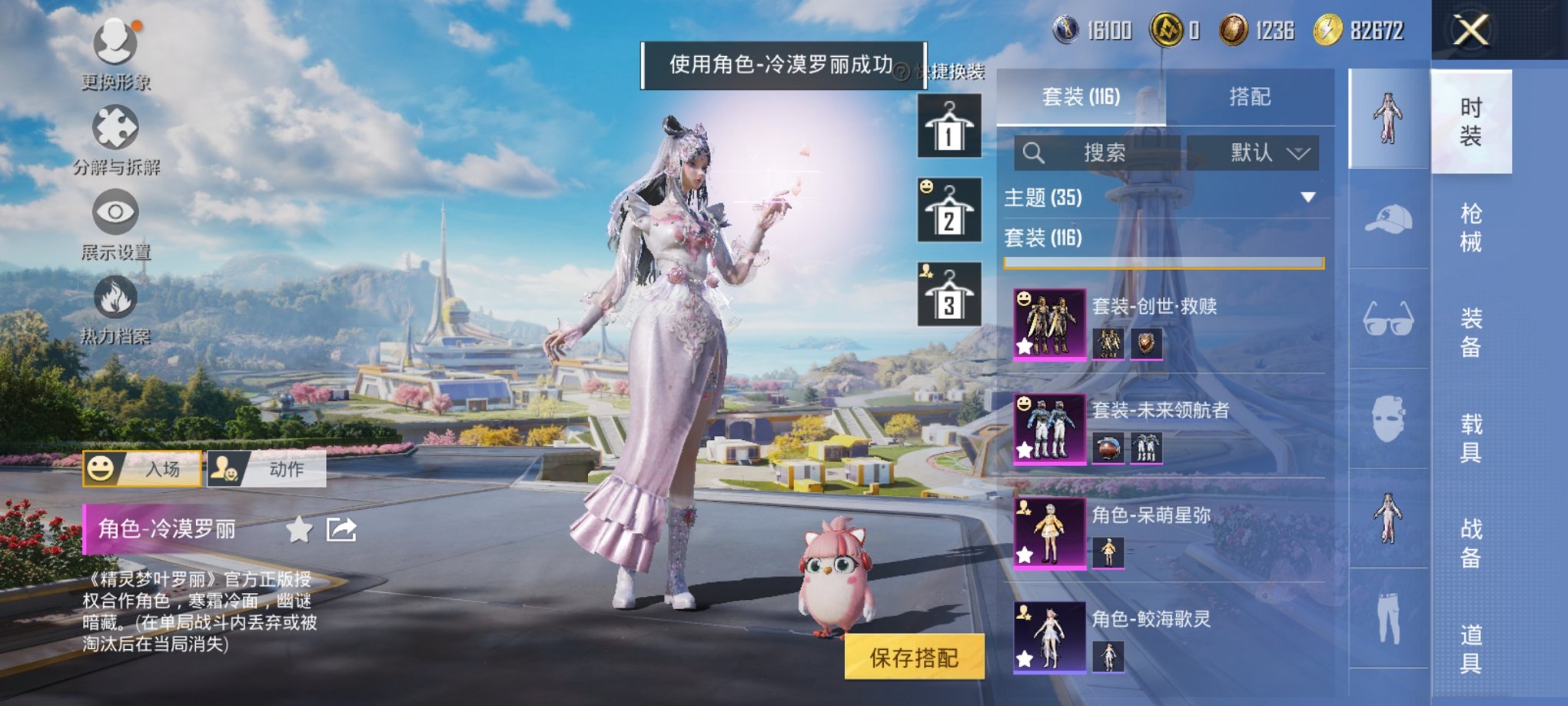Switch to the 搭配 tab
This screenshot has width=1568, height=706.
point(1248,97)
